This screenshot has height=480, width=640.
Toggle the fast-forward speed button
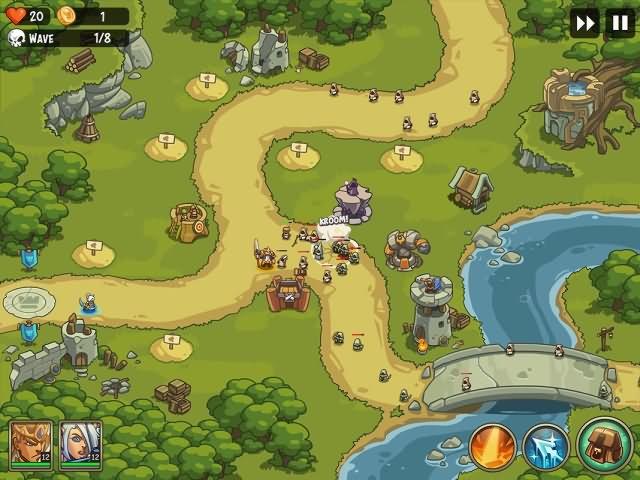point(585,23)
